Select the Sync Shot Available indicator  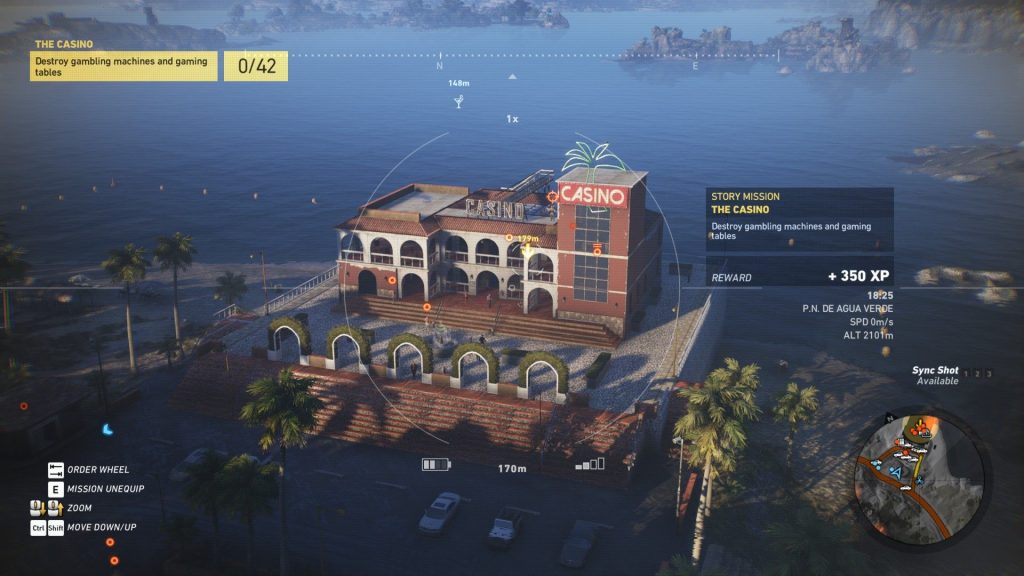[936, 375]
